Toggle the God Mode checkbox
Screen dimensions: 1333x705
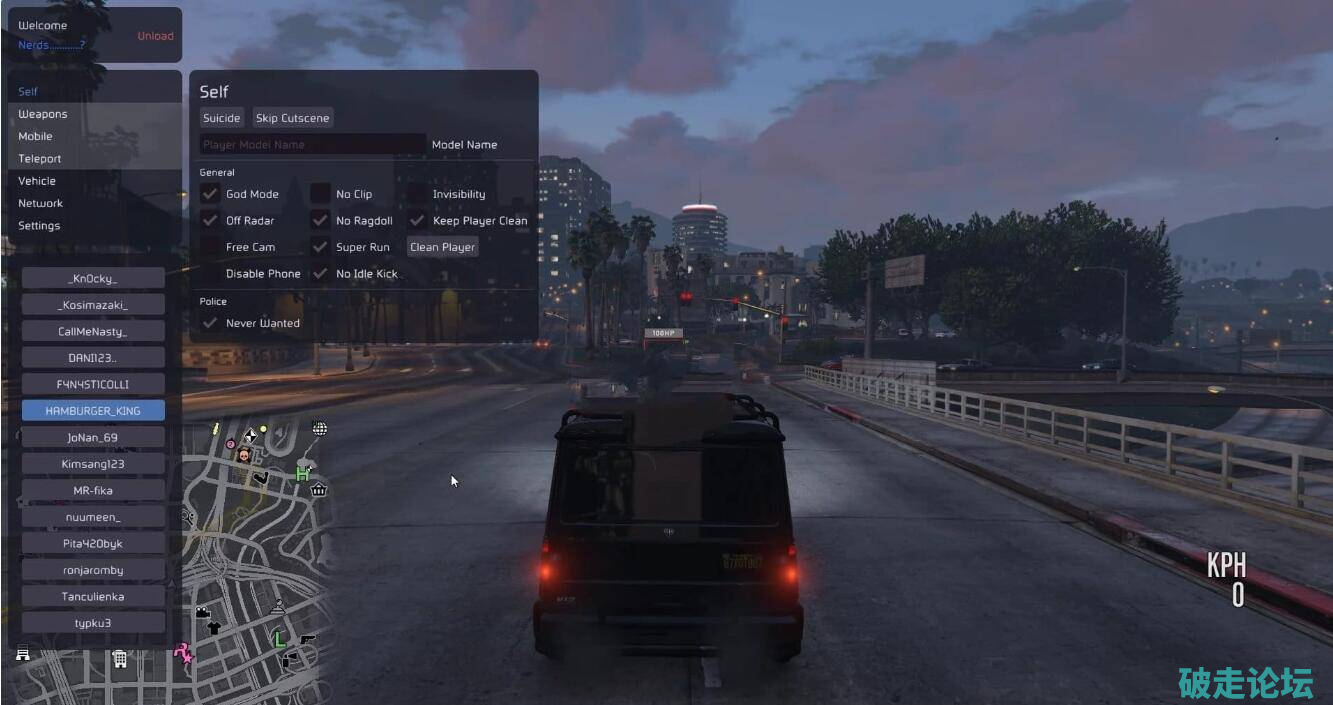pos(210,194)
